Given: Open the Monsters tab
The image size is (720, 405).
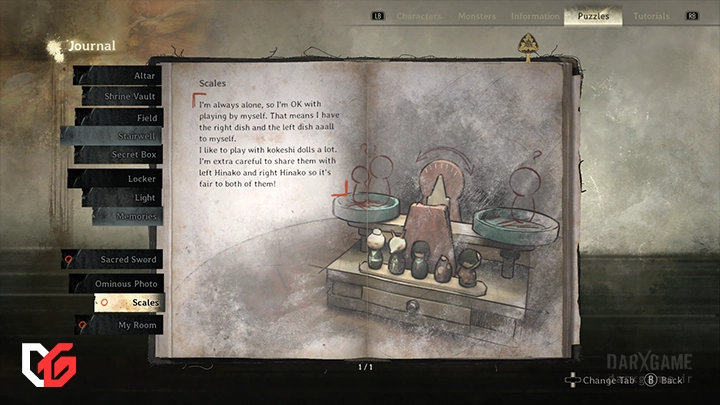Looking at the screenshot, I should (476, 16).
